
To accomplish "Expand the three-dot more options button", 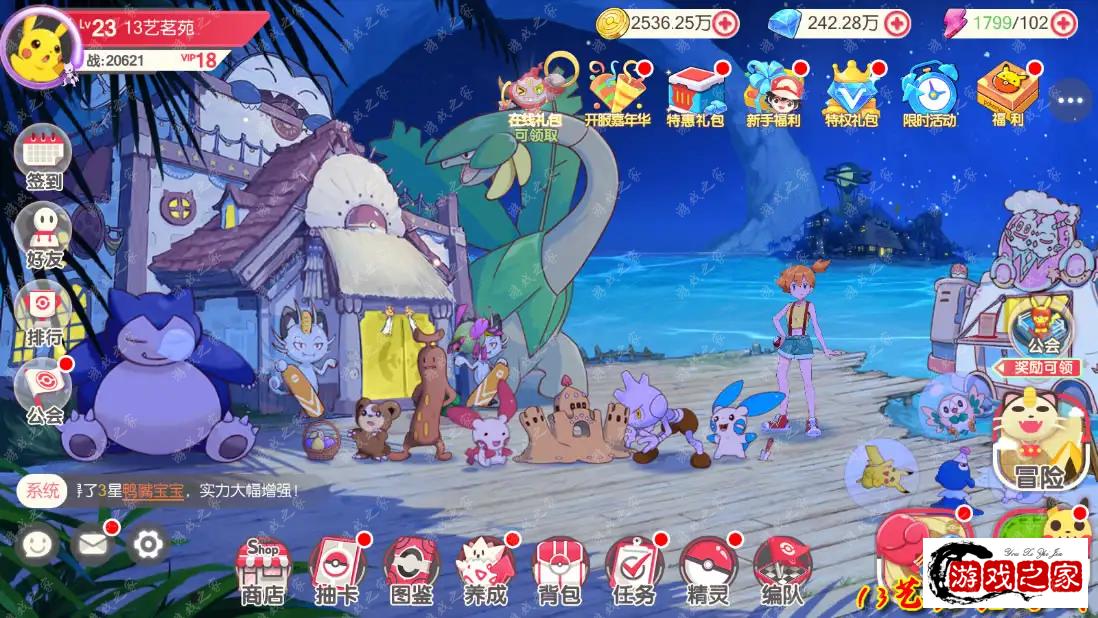I will [x=1071, y=100].
